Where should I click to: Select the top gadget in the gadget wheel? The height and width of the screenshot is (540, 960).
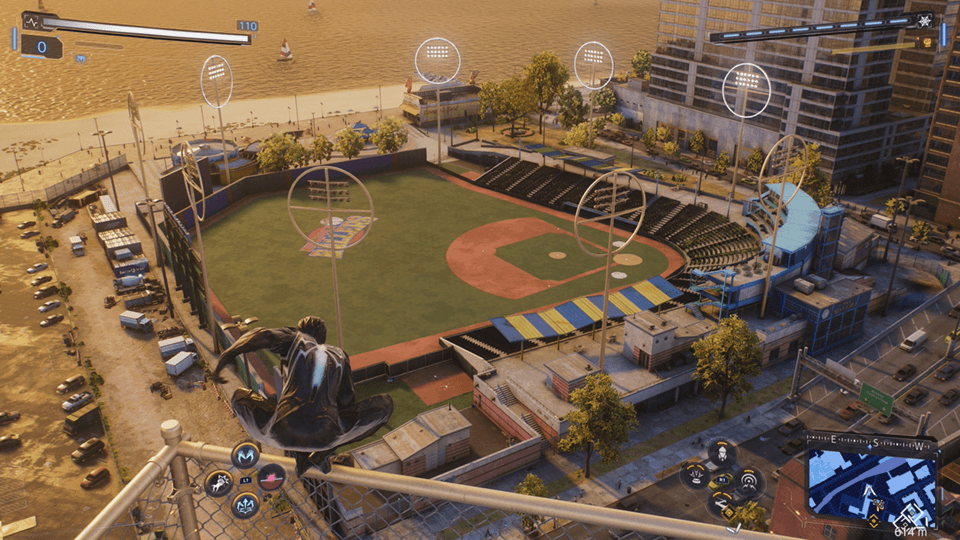tap(721, 453)
